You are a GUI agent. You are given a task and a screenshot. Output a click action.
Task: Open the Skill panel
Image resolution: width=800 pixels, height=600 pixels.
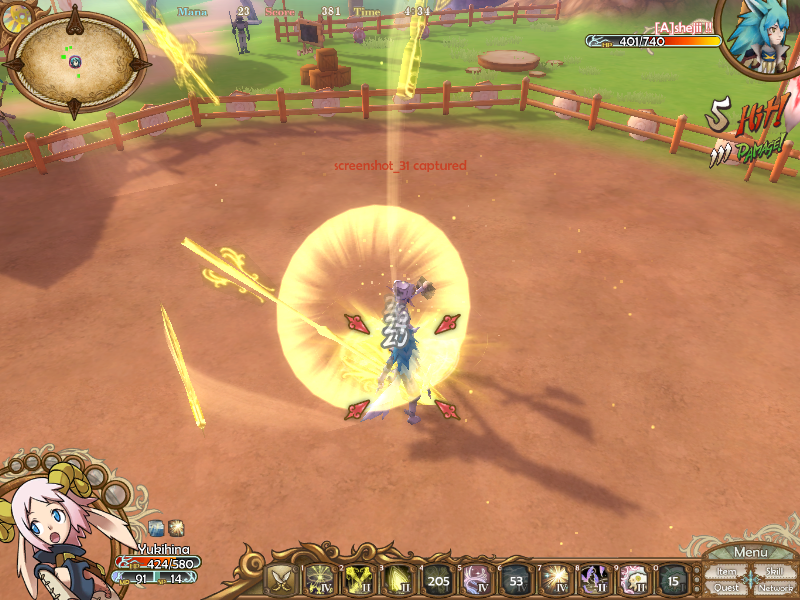[x=774, y=571]
